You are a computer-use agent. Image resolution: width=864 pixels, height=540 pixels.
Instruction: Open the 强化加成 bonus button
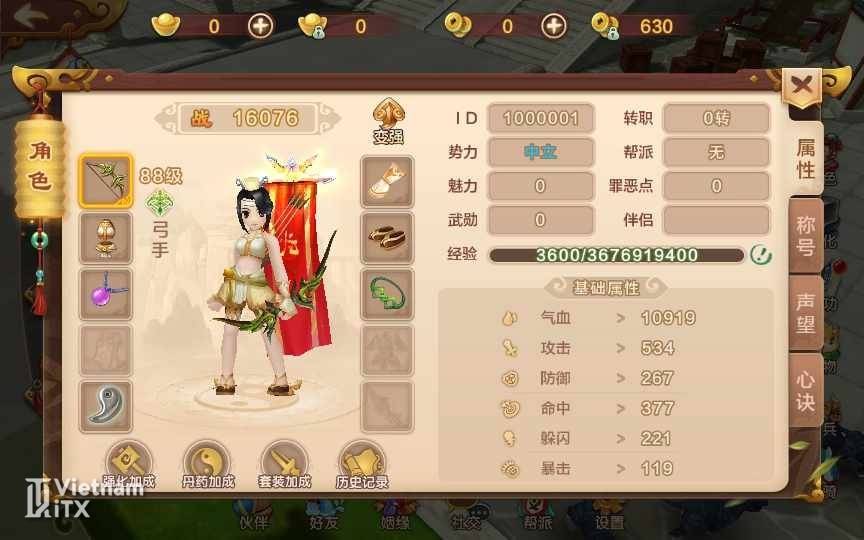[x=129, y=465]
